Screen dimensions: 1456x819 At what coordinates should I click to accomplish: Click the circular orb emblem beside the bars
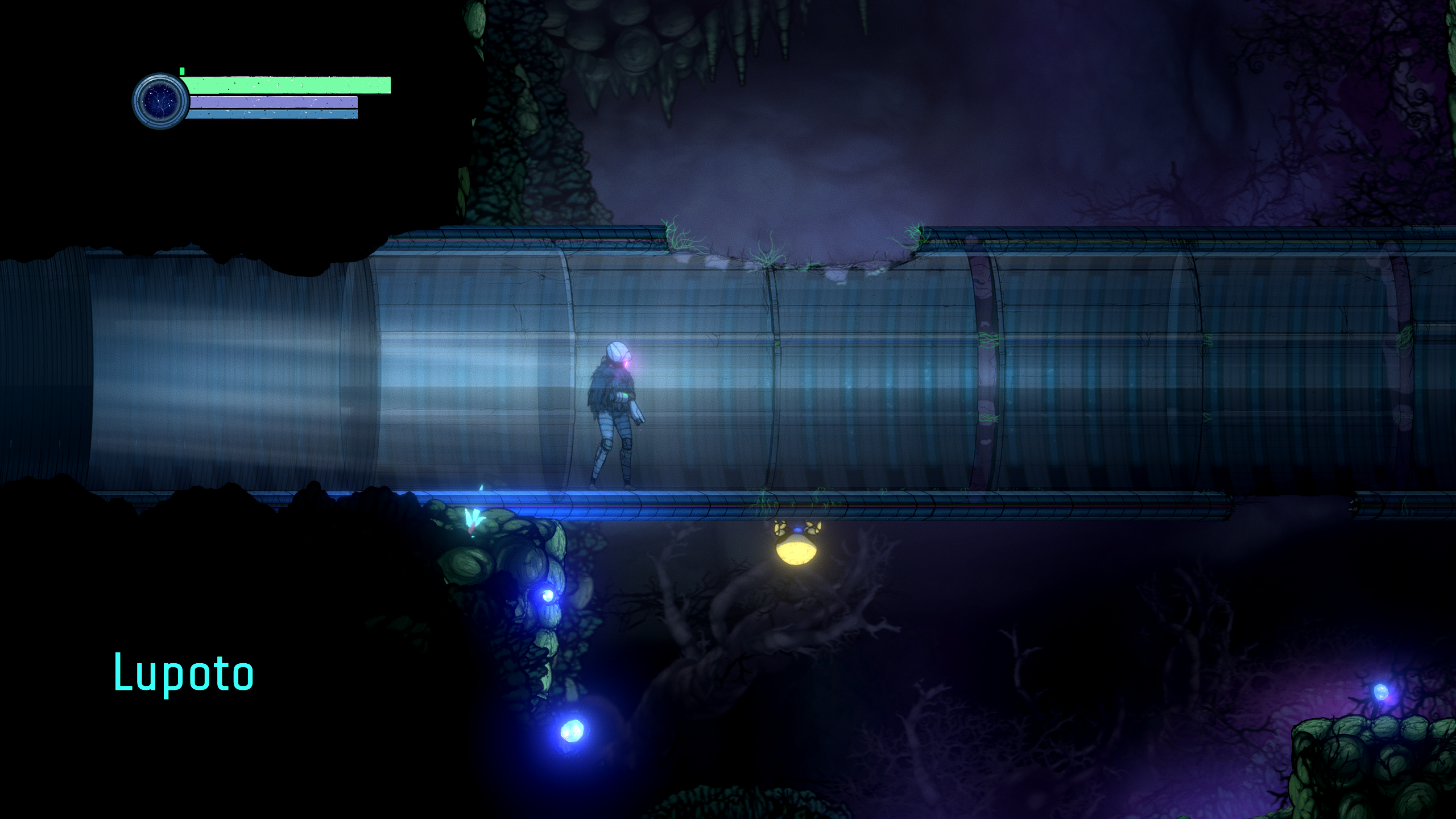click(x=160, y=101)
